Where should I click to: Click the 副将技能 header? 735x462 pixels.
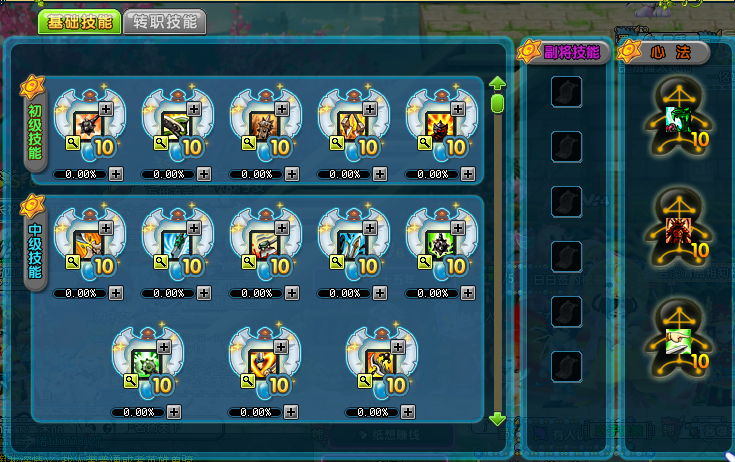pos(565,52)
